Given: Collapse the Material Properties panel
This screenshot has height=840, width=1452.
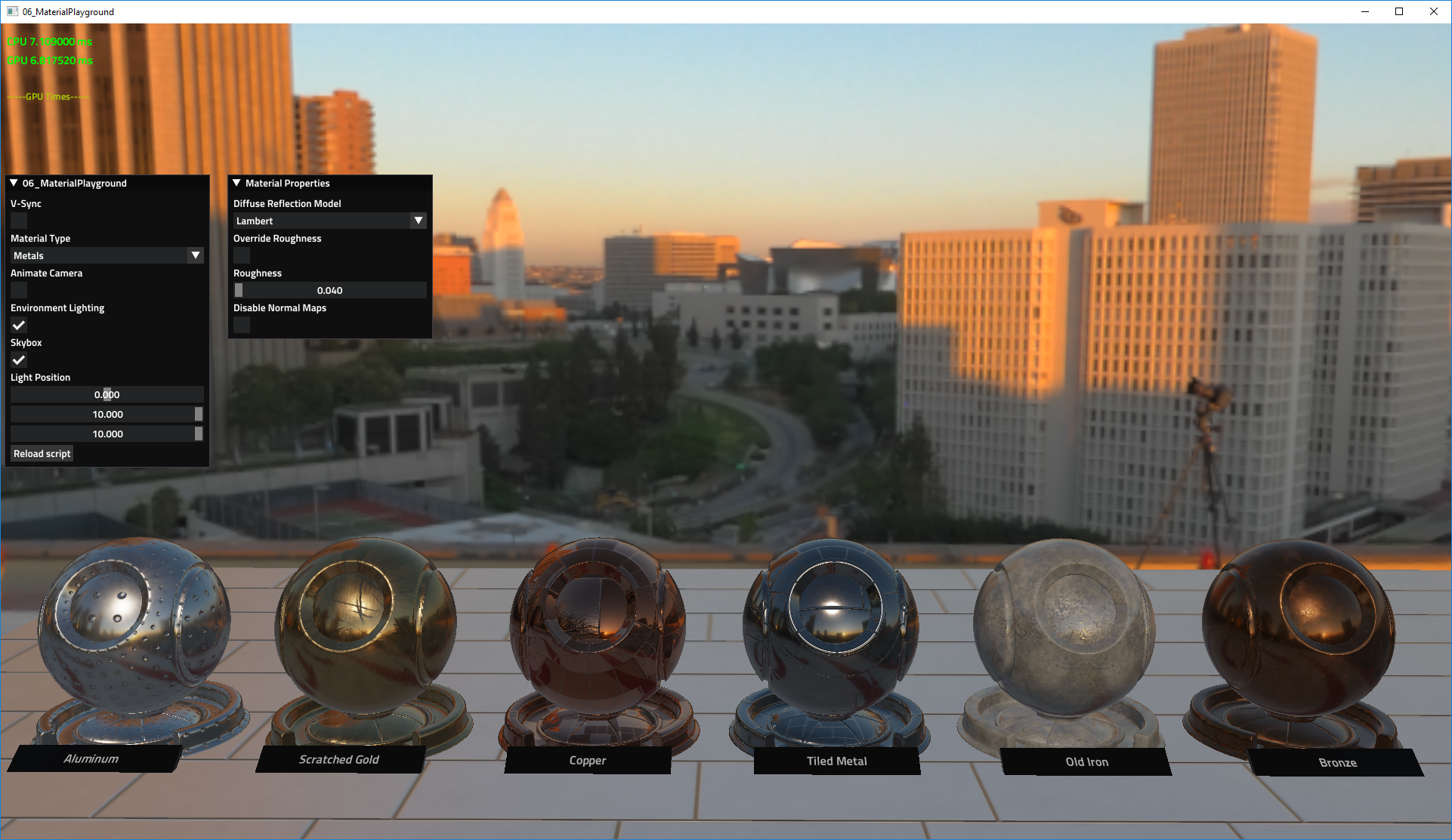Looking at the screenshot, I should click(x=236, y=183).
